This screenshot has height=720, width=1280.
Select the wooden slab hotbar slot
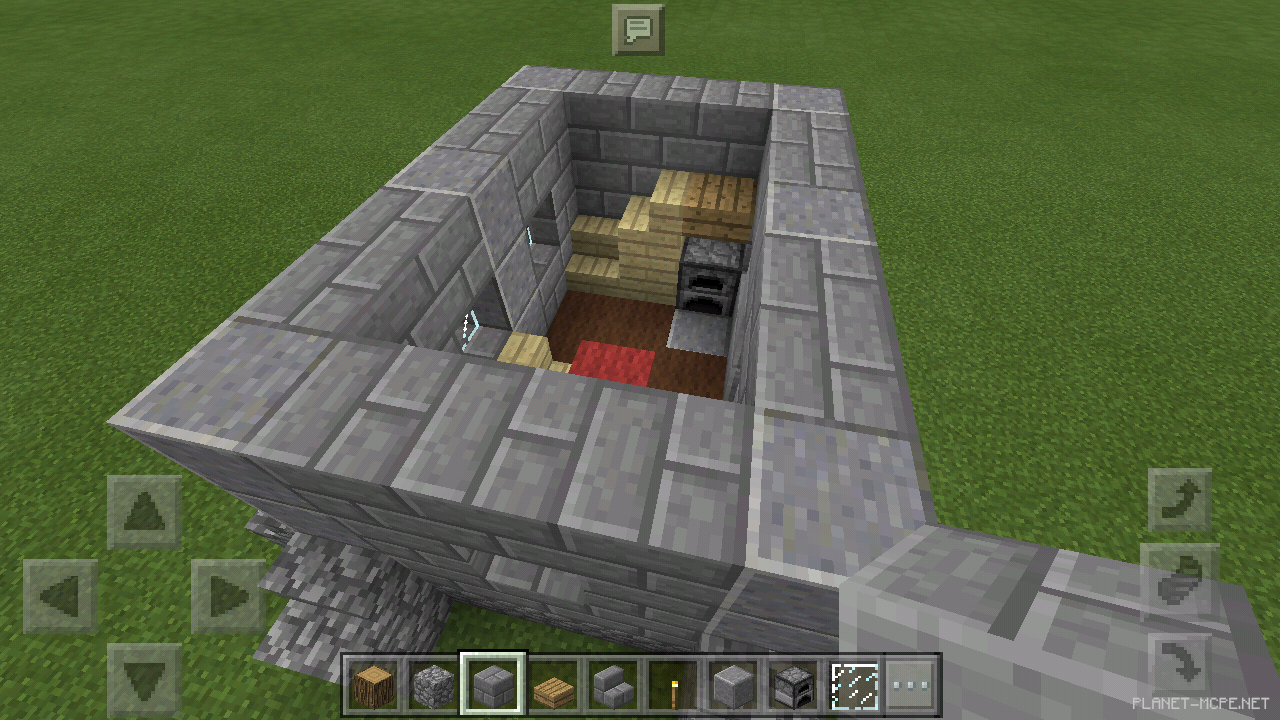(x=552, y=685)
